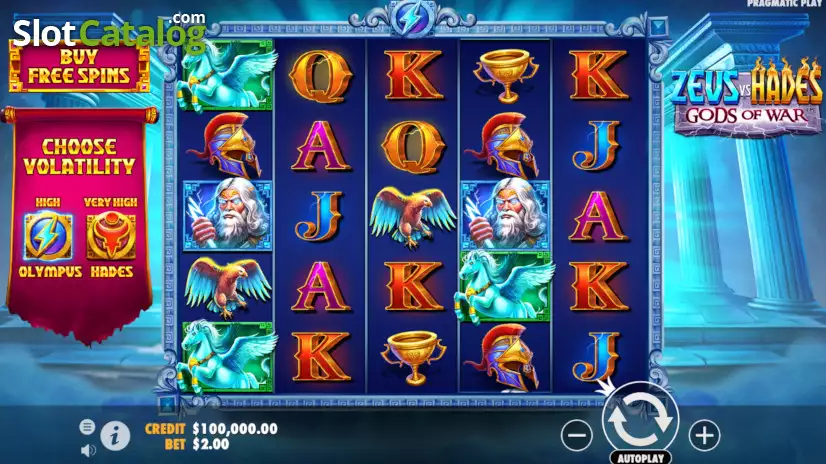Viewport: 826px width, 464px height.
Task: Decrease the bet with the minus button
Action: (x=577, y=435)
